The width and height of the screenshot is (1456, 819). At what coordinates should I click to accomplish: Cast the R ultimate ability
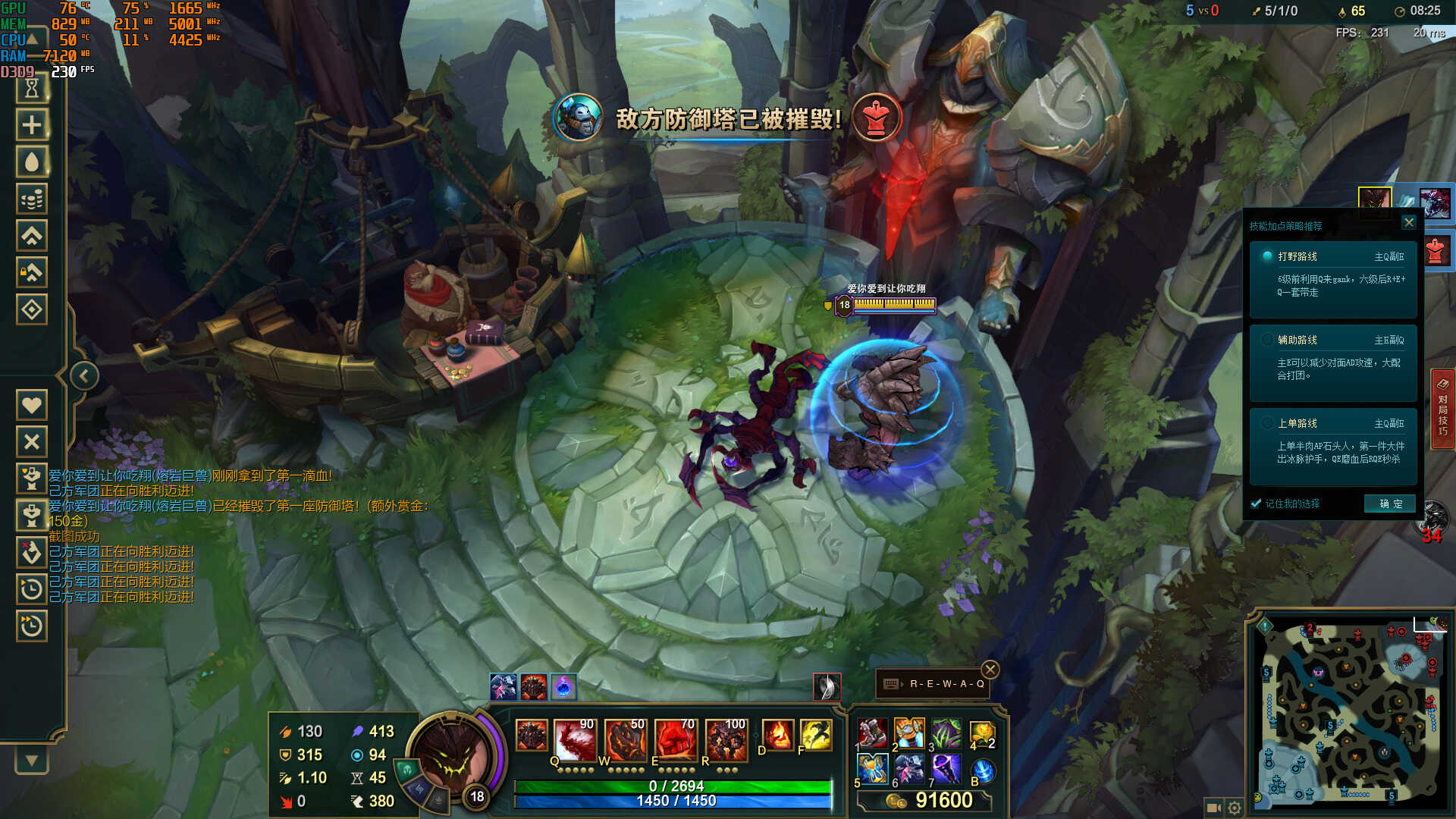(x=726, y=739)
